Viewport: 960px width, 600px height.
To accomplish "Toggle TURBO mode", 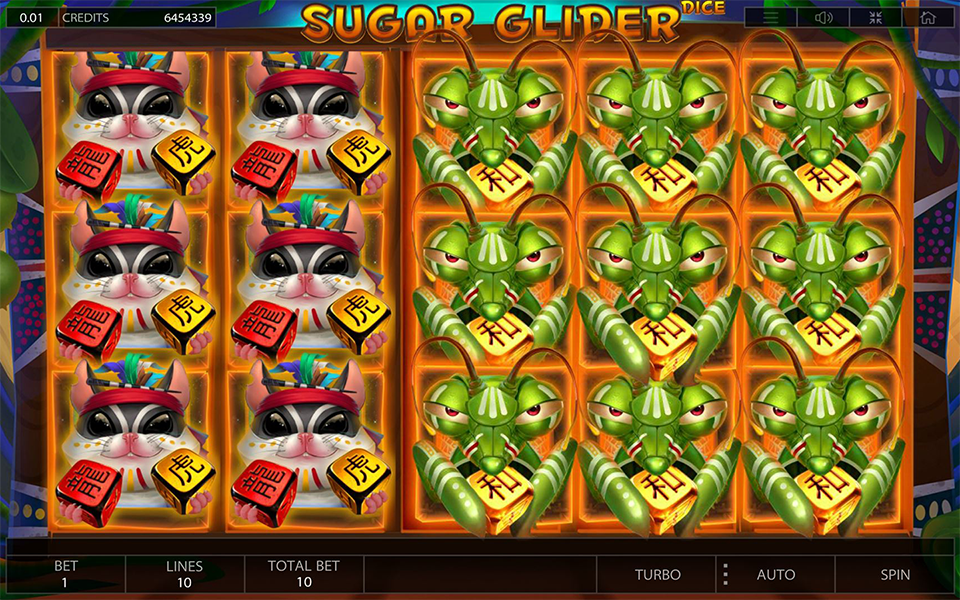I will (x=658, y=575).
